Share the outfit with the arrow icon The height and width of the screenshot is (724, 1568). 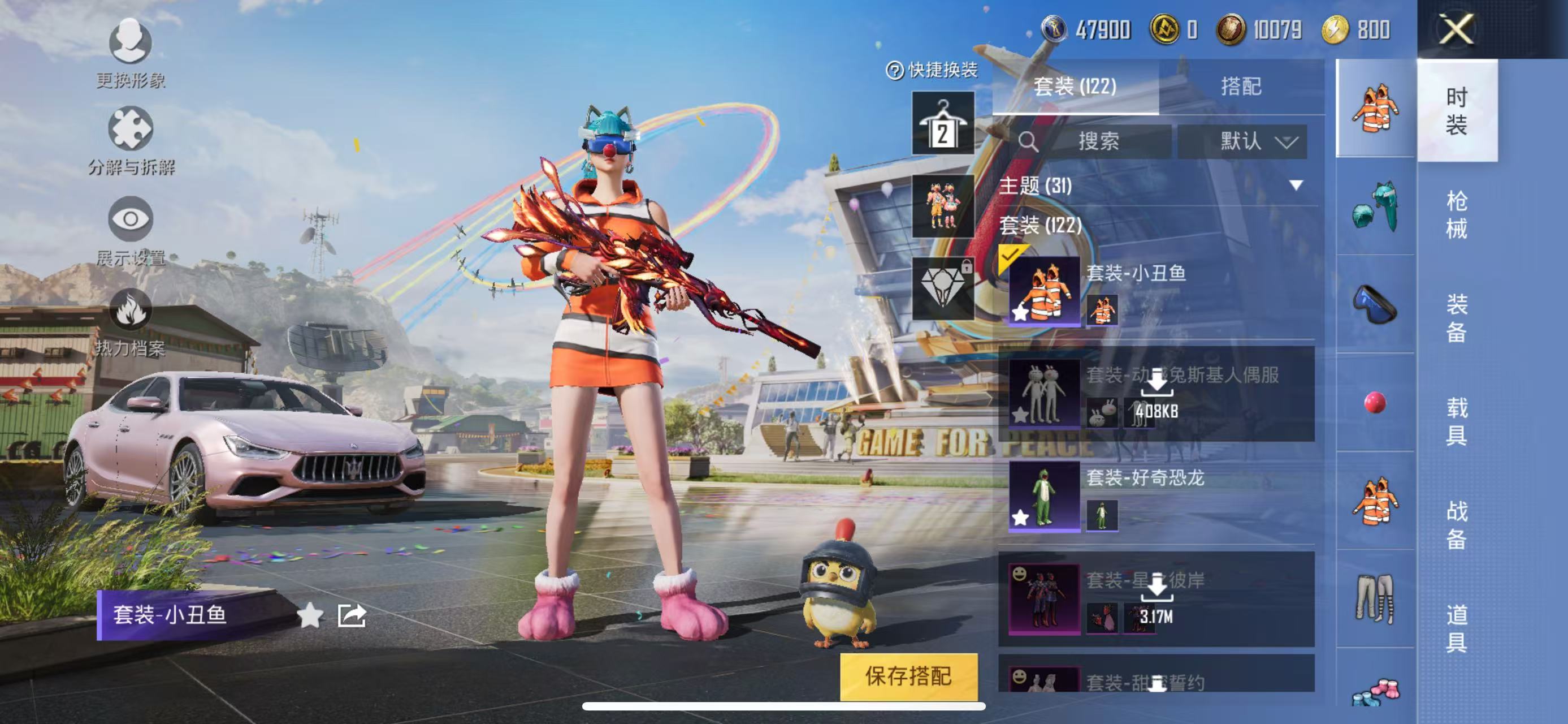[352, 615]
